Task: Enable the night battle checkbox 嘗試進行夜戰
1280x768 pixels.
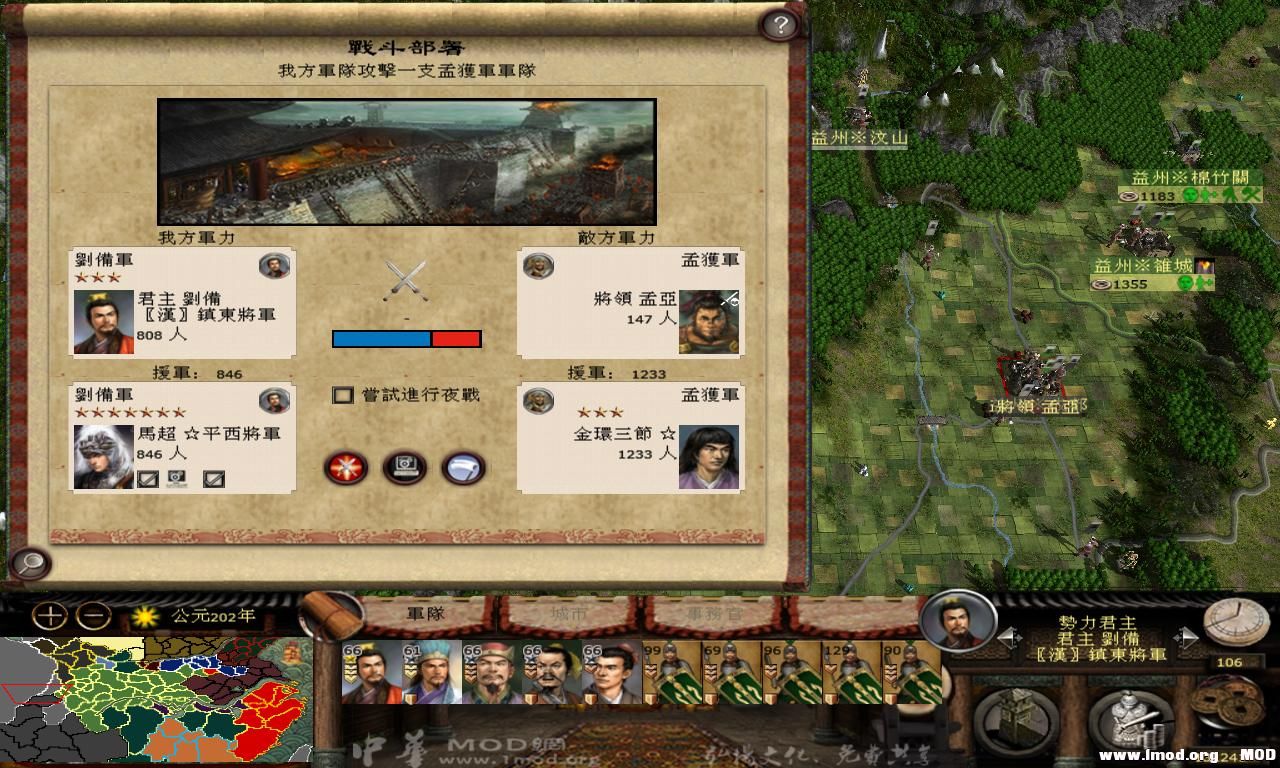Action: (x=341, y=396)
